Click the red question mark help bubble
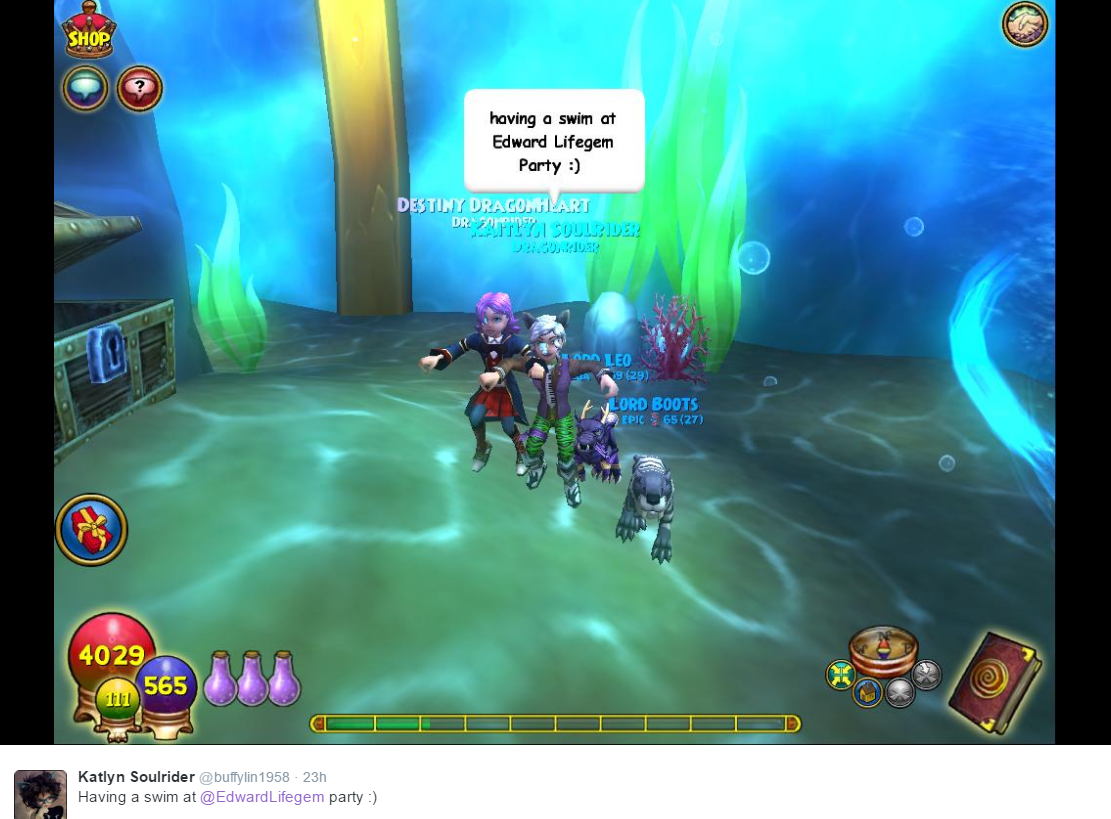Screen dimensions: 1111x819 coord(139,88)
